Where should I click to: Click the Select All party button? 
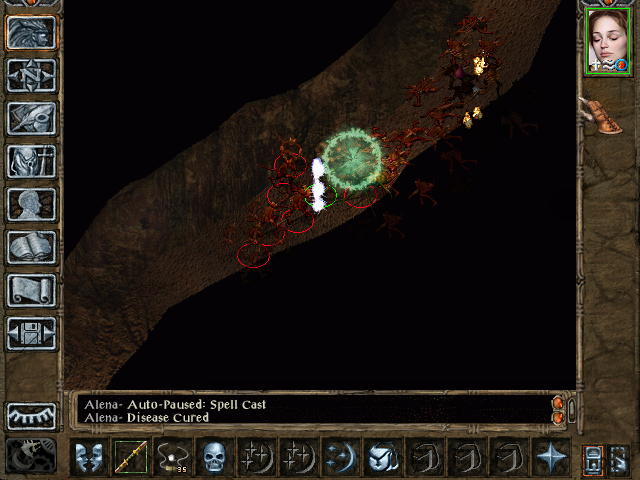[593, 458]
